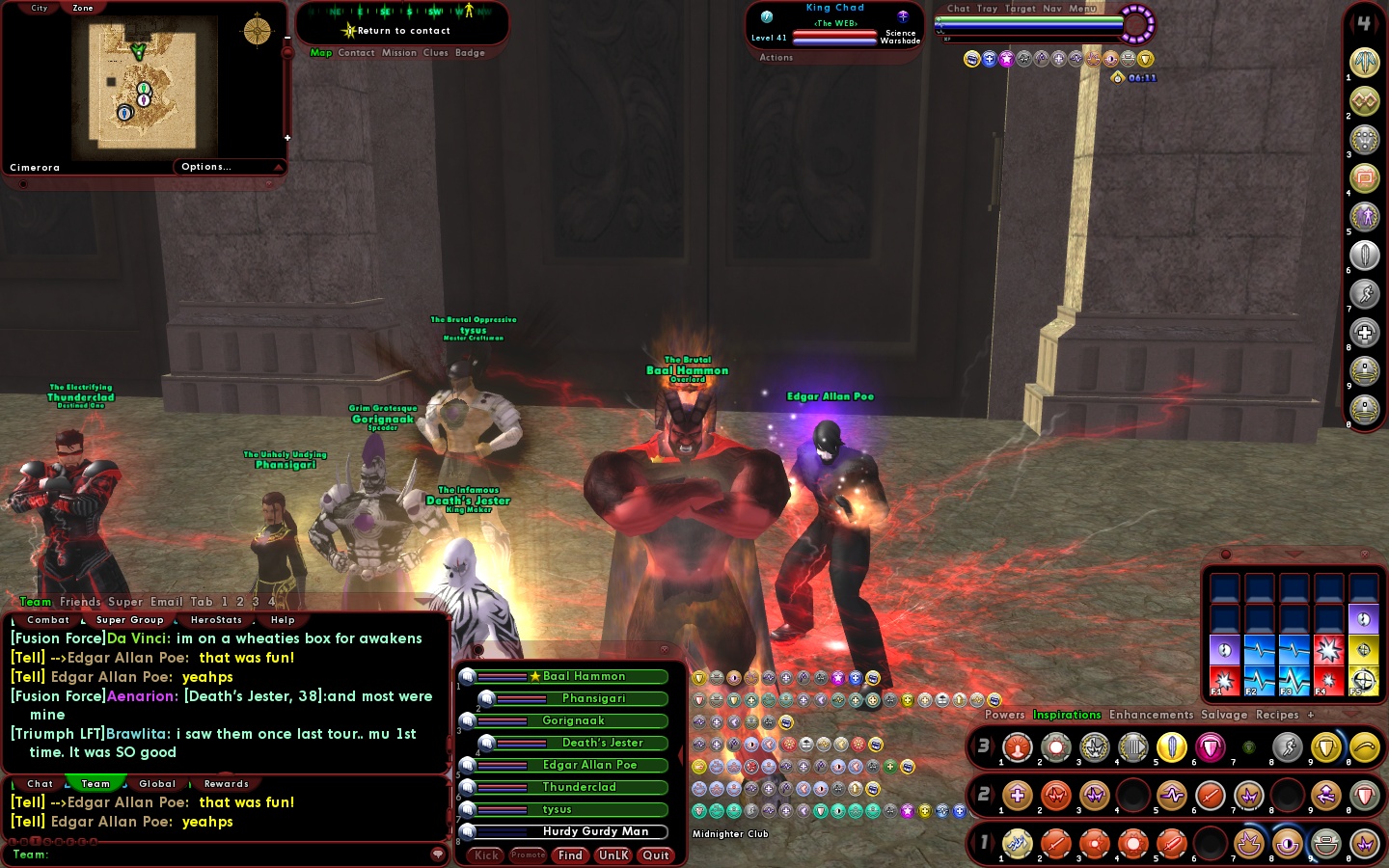Select Hurdy Gurdy Man team row
The width and height of the screenshot is (1389, 868).
[x=595, y=831]
